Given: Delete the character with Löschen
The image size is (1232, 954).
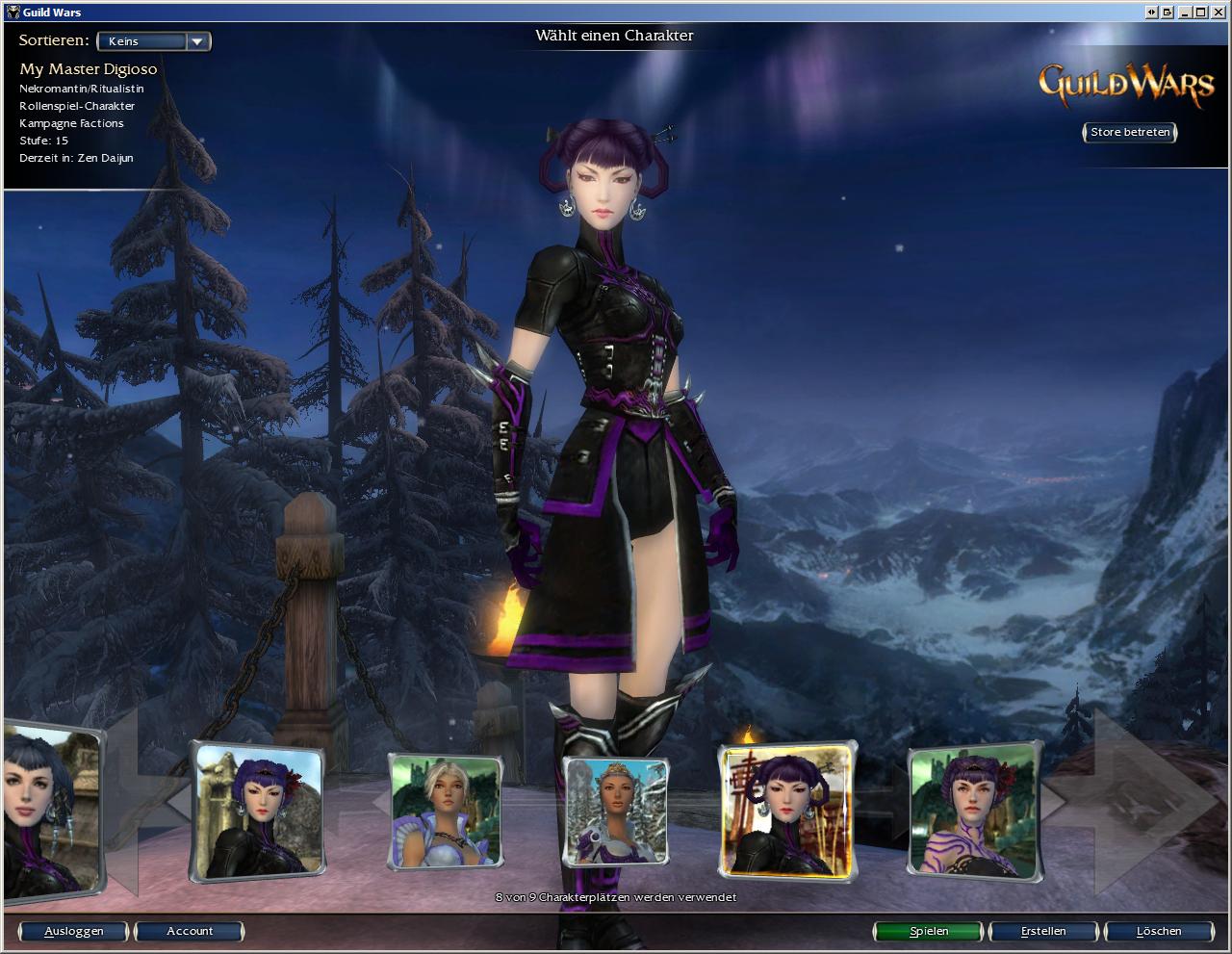Looking at the screenshot, I should pyautogui.click(x=1158, y=931).
